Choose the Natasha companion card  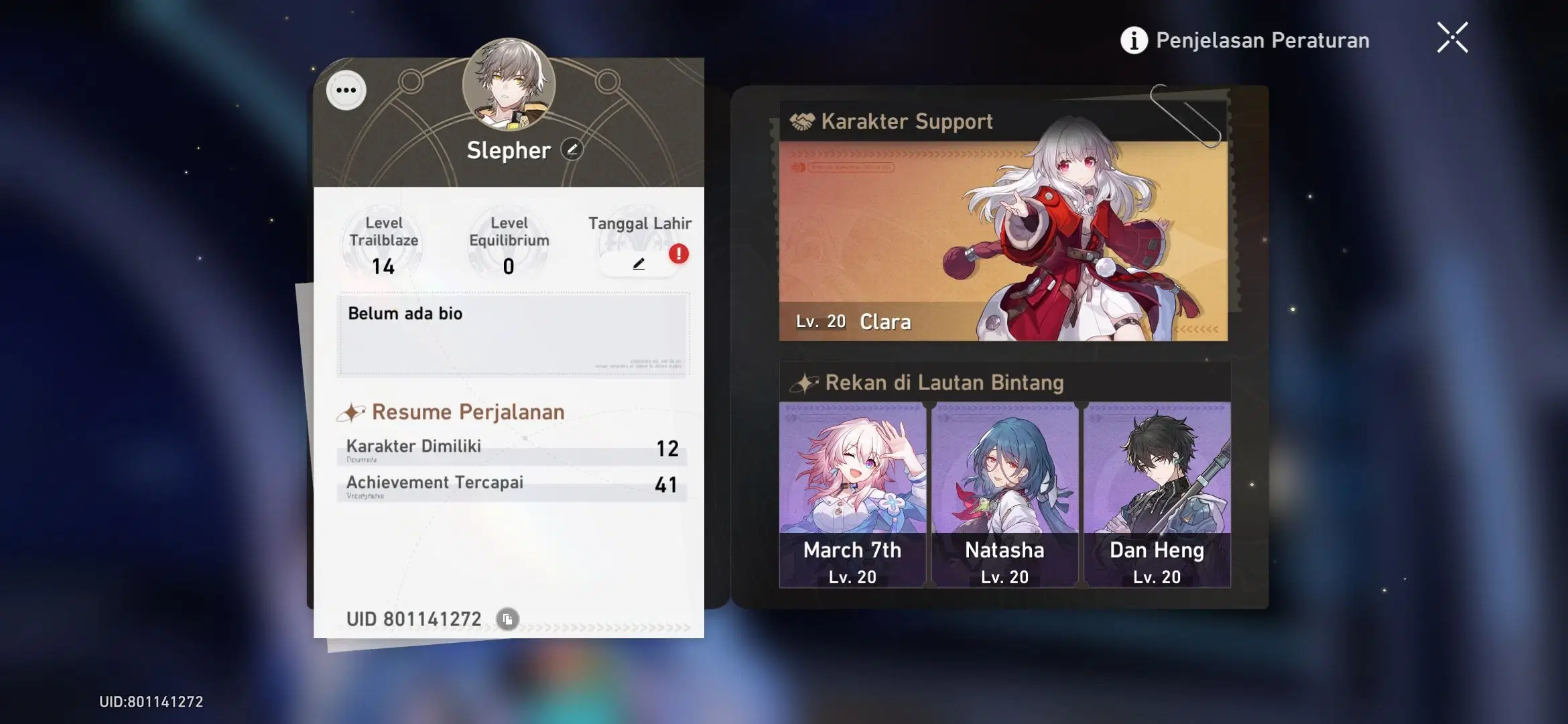pyautogui.click(x=1004, y=495)
